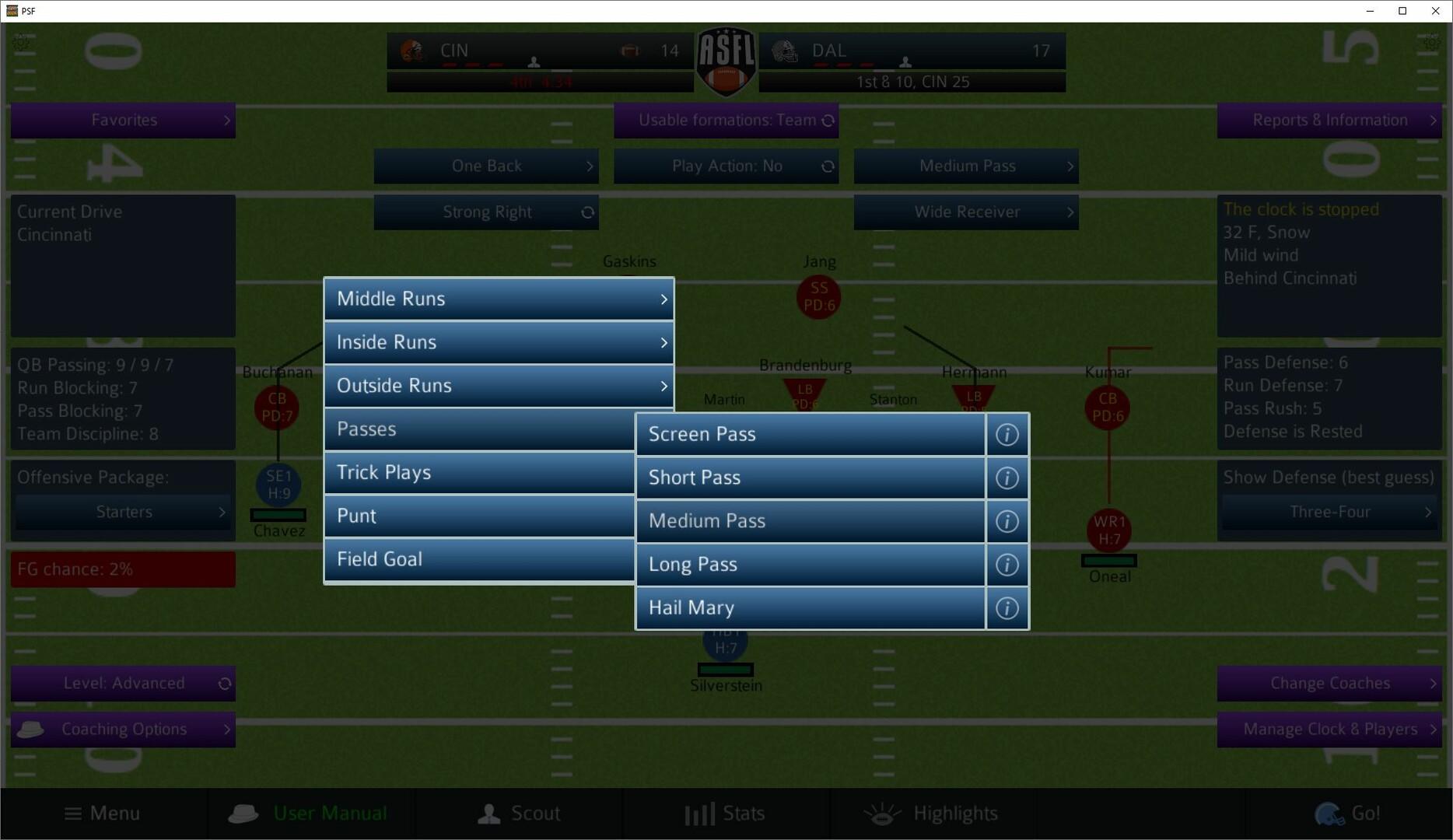Click the Dallas helmet icon on scoreboard

point(786,51)
